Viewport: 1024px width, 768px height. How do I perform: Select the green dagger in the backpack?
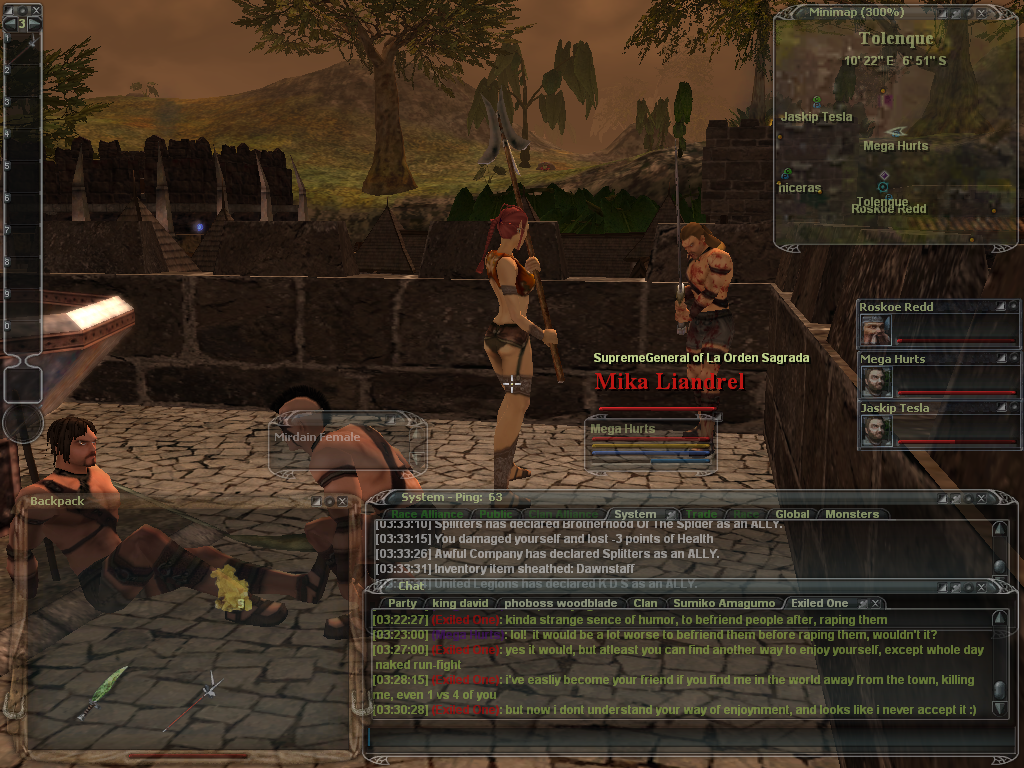[102, 690]
